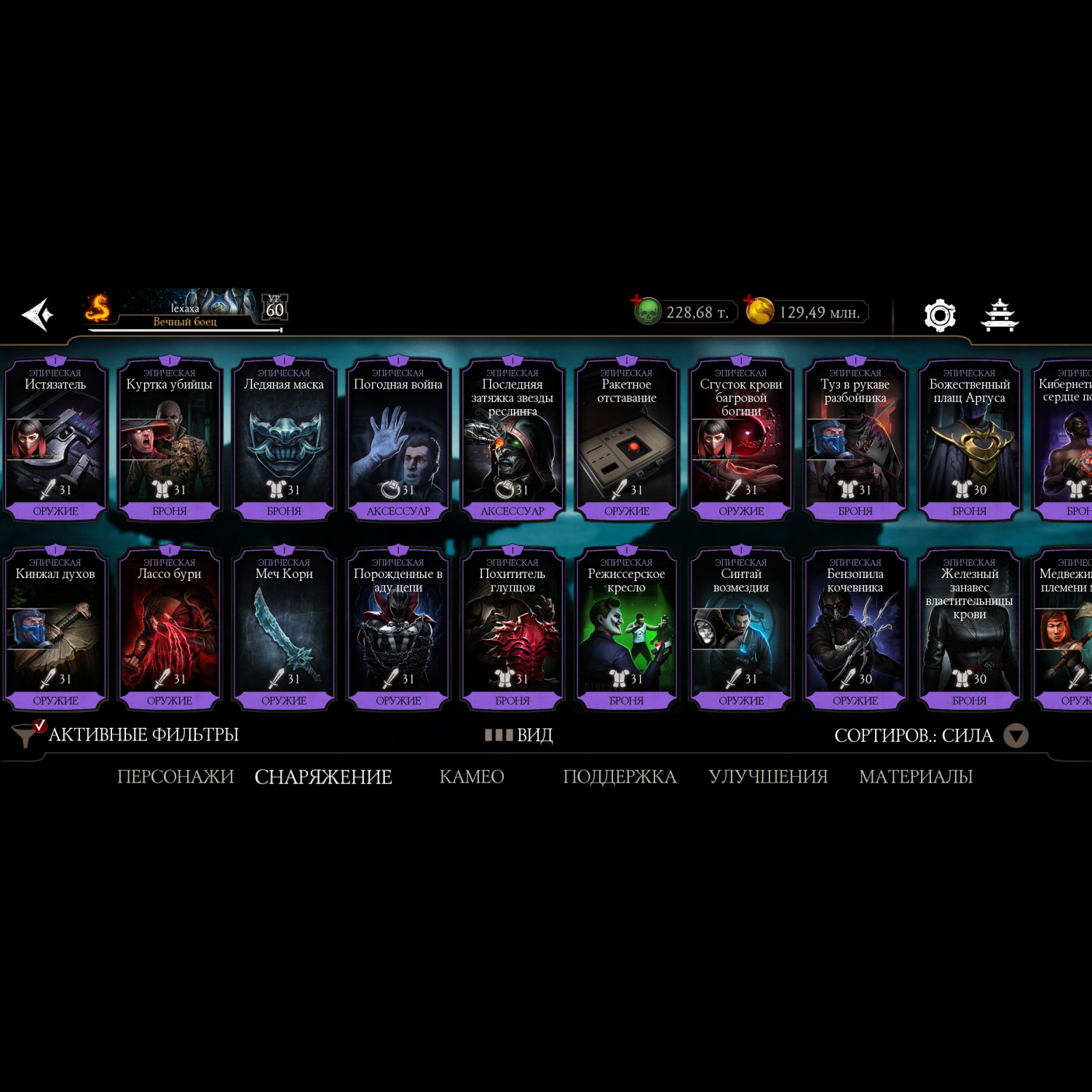
Task: Open the settings gear icon
Action: tap(939, 315)
